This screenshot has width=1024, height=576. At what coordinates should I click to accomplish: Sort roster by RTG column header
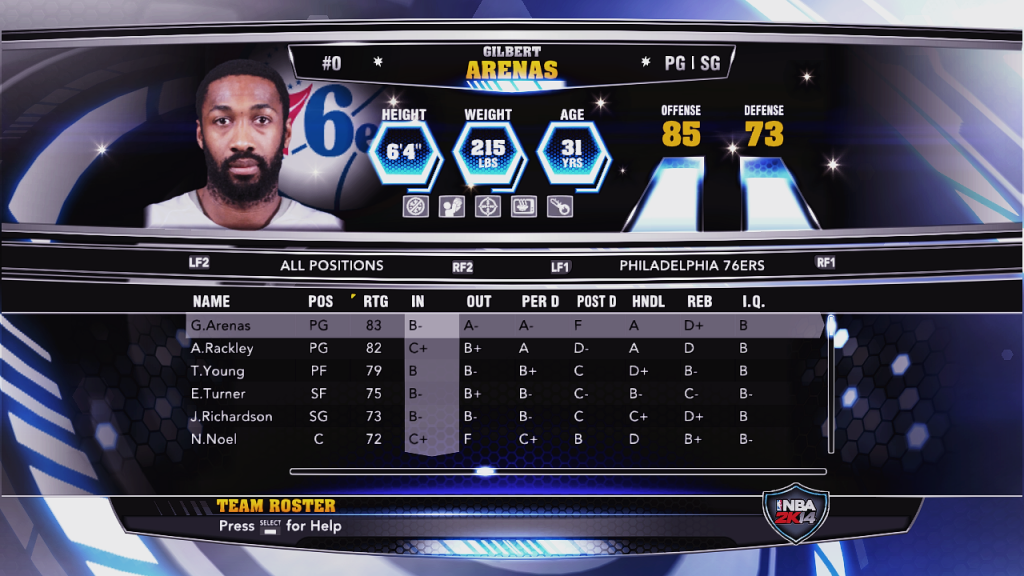pos(376,301)
